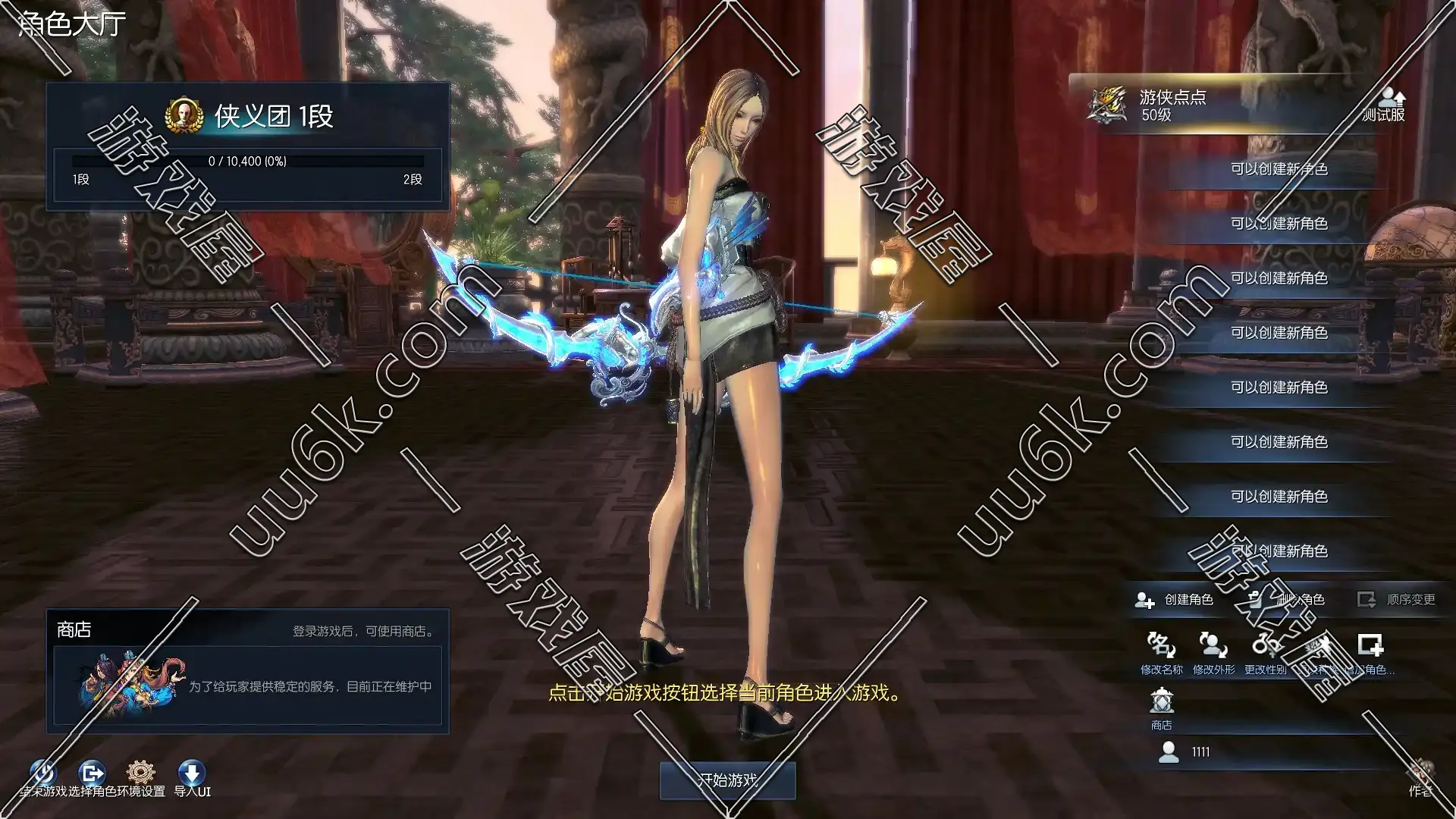Click the add character slot icon

[x=1370, y=647]
